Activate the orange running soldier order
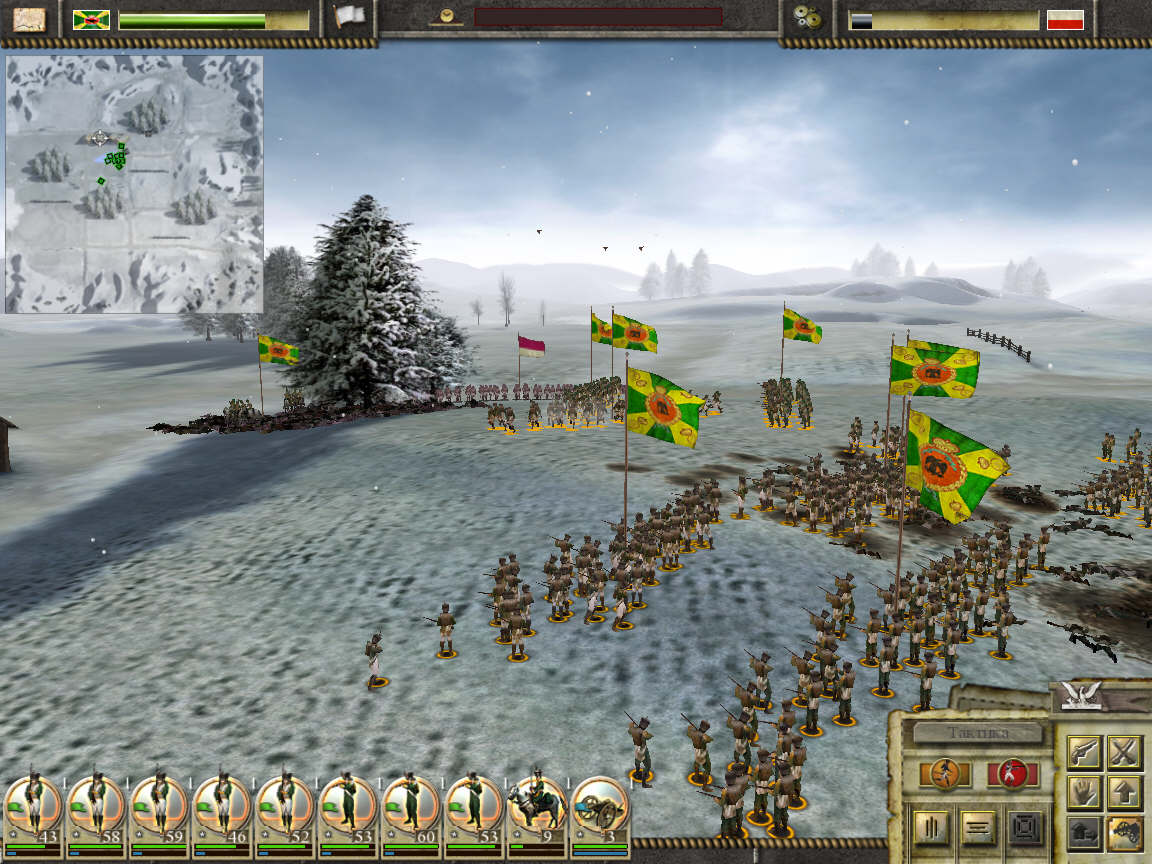Image resolution: width=1152 pixels, height=864 pixels. point(946,773)
